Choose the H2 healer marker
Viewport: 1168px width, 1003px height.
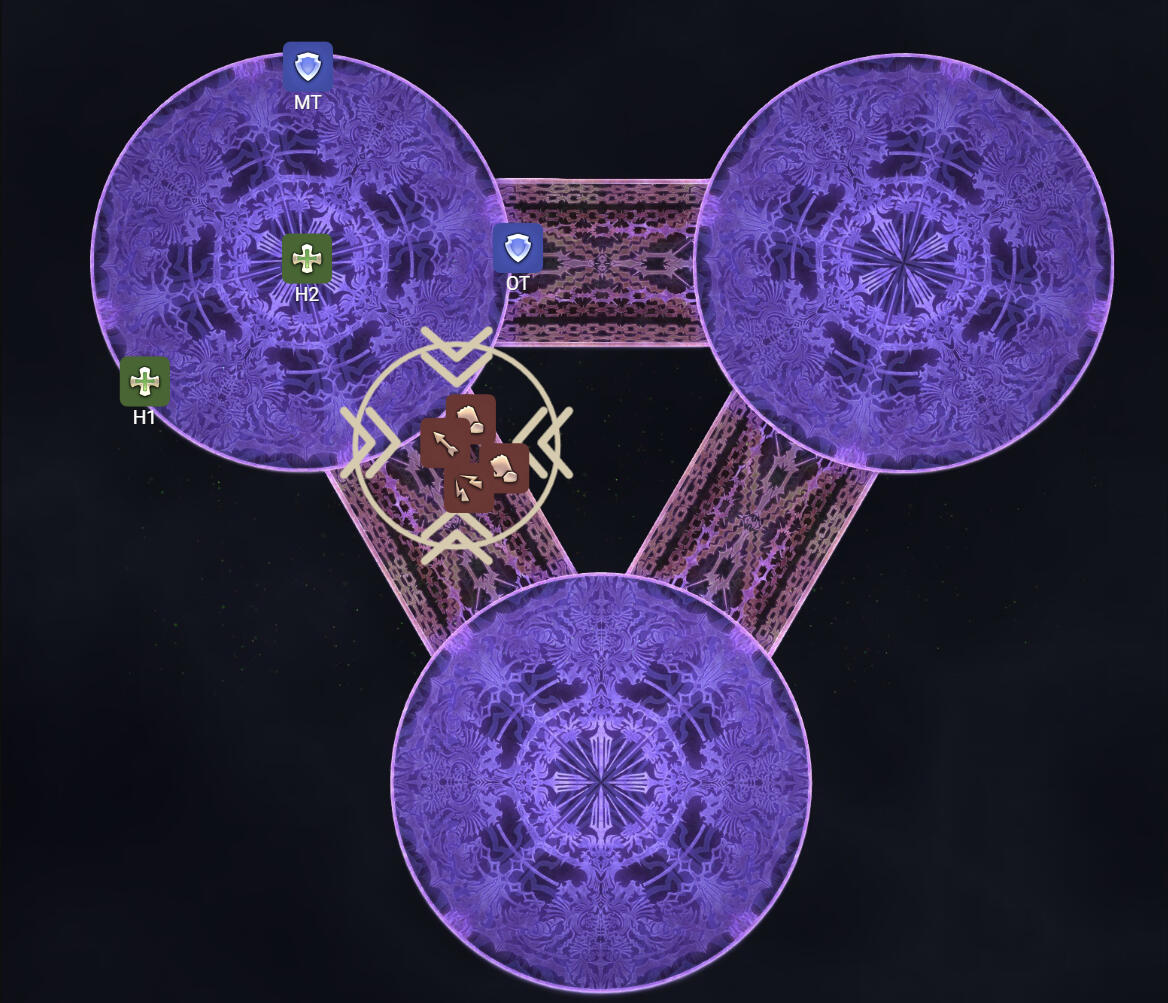[x=307, y=259]
